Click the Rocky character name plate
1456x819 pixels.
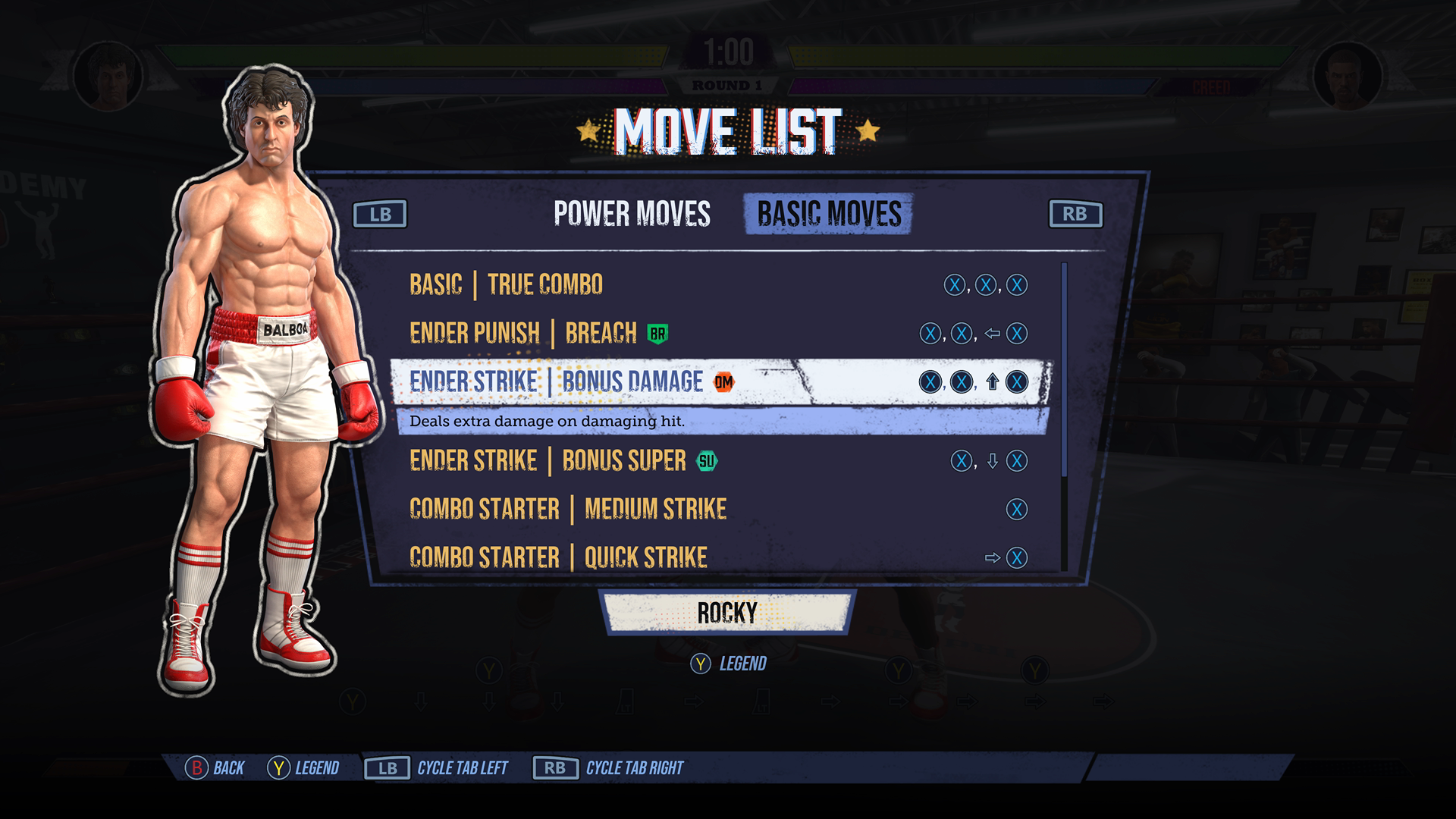click(727, 613)
